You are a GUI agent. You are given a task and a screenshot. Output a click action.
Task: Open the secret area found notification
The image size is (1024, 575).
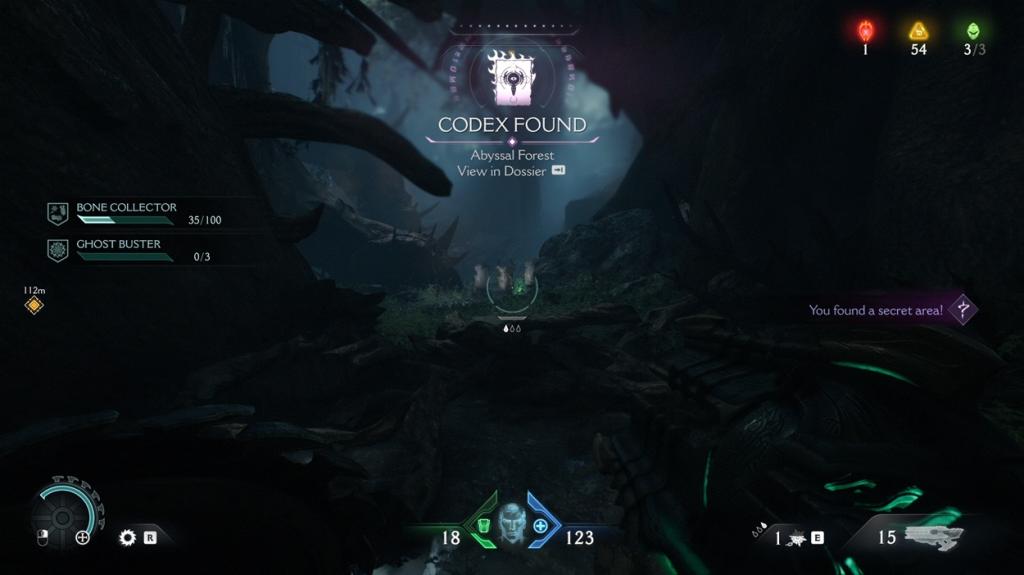[x=890, y=310]
